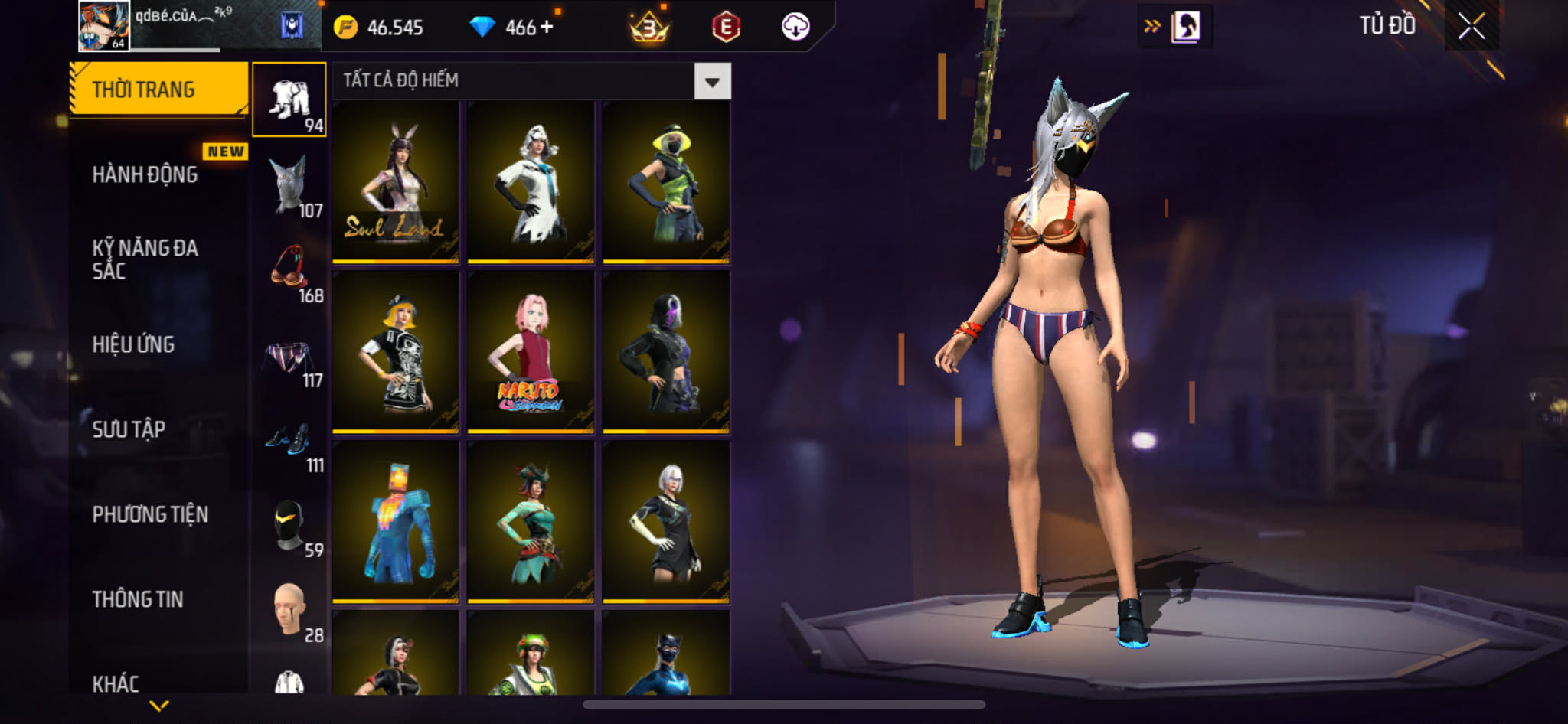Show the wolf-ear headgear category

coord(290,185)
